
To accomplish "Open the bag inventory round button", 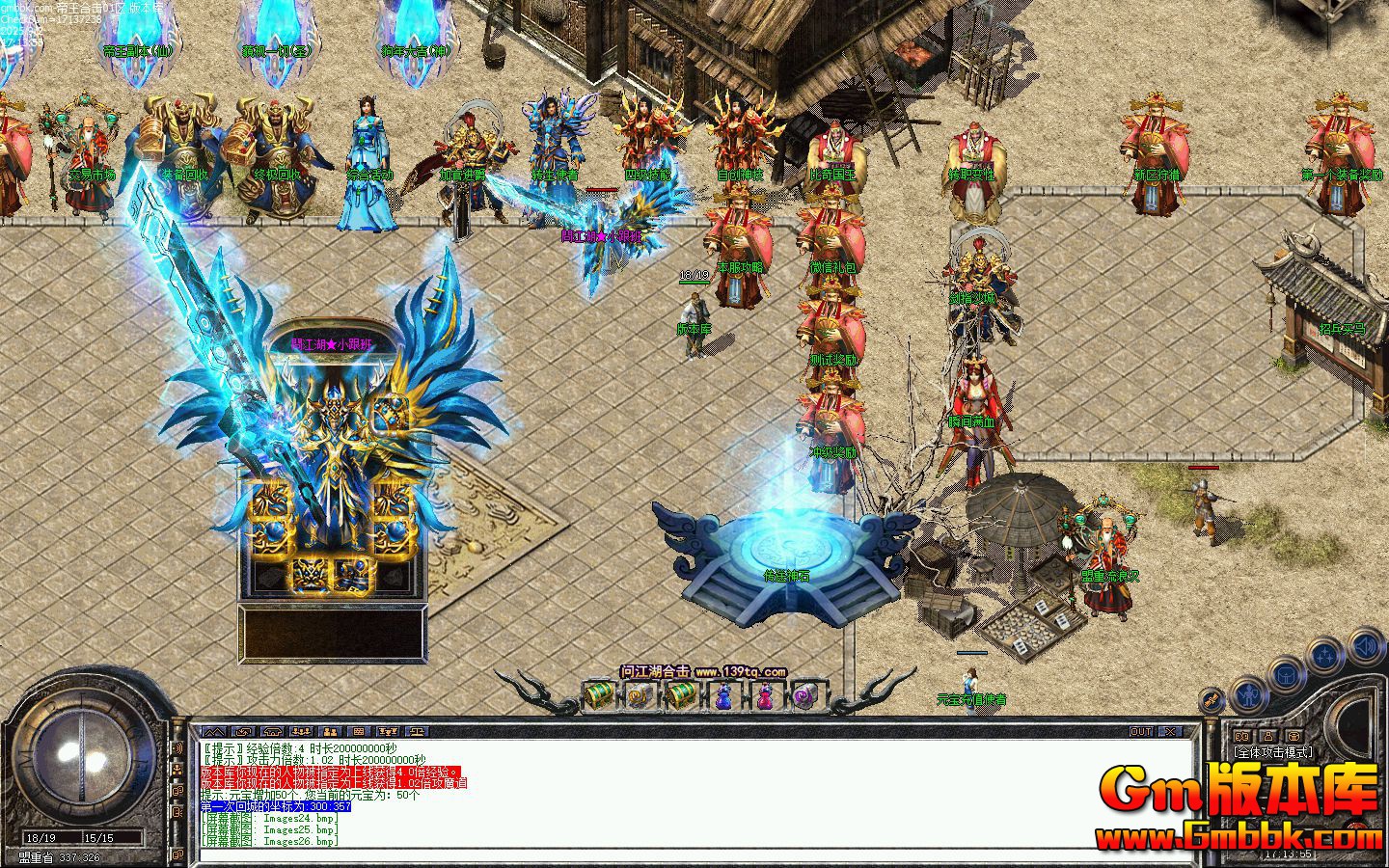I will point(1287,676).
